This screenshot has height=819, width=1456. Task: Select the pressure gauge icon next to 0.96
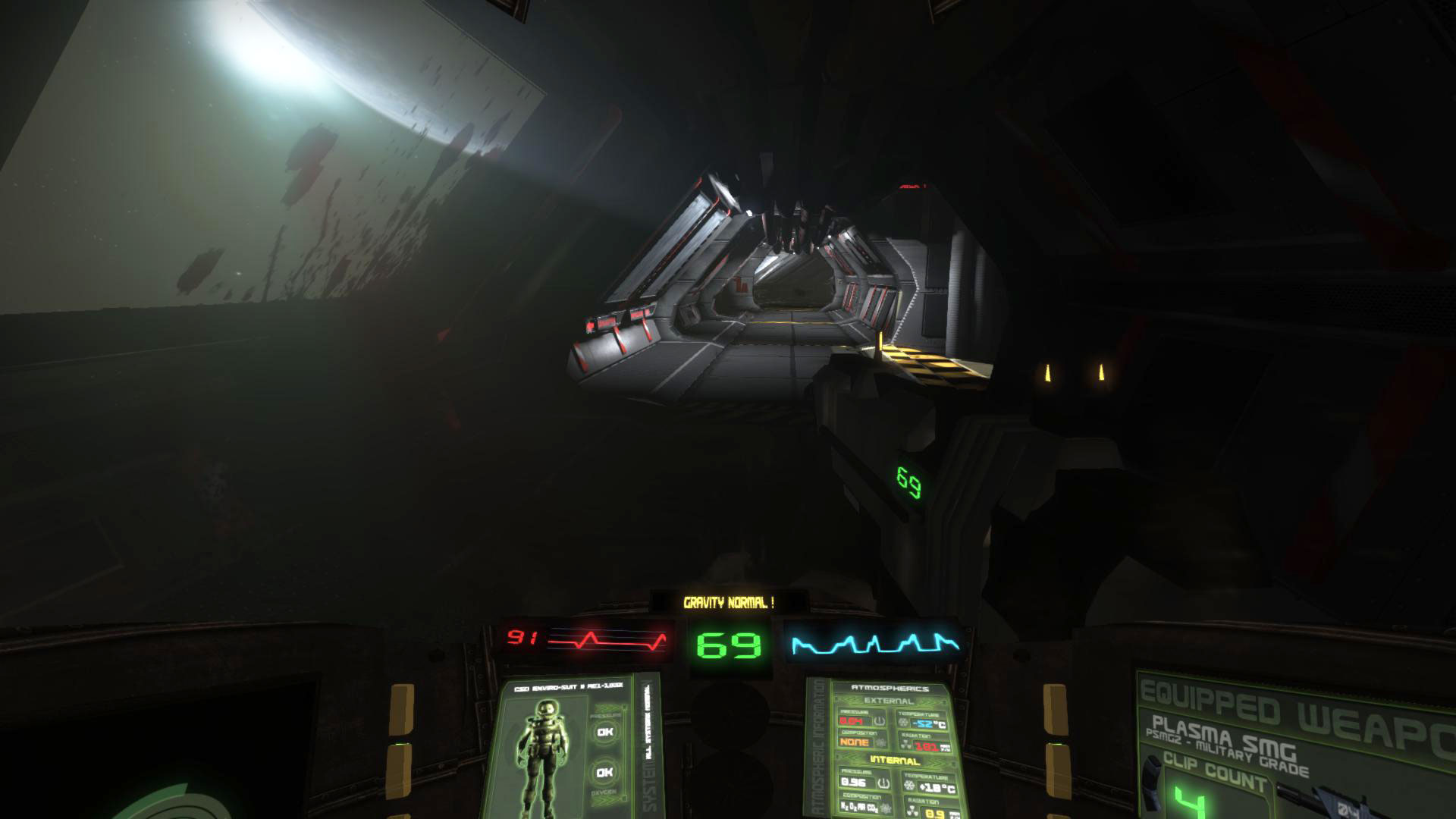coord(883,783)
